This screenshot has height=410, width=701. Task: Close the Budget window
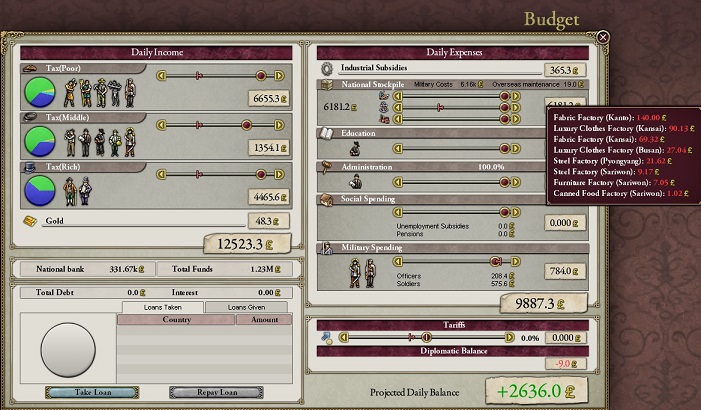point(603,37)
